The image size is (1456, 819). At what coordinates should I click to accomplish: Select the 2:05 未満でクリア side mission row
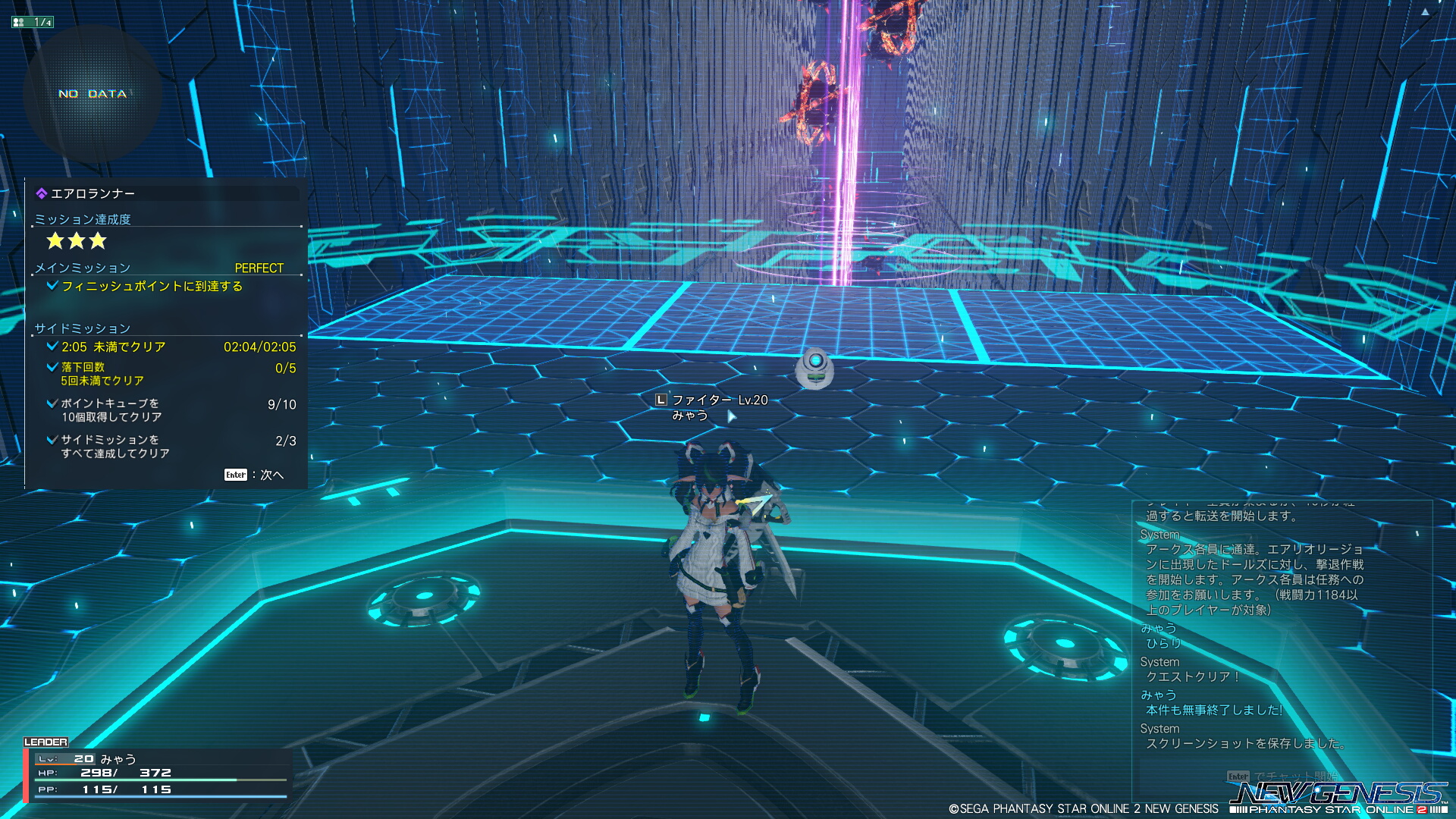(x=170, y=347)
